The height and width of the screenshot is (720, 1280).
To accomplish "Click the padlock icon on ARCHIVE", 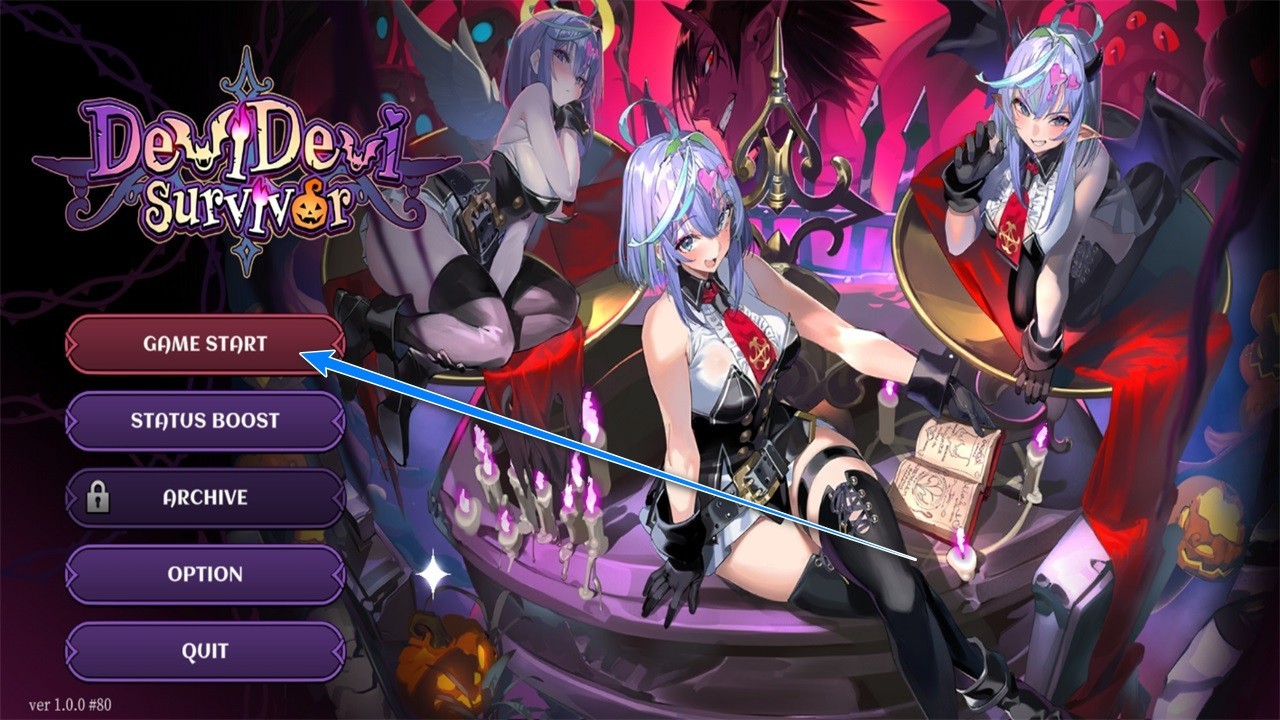I will pos(100,497).
